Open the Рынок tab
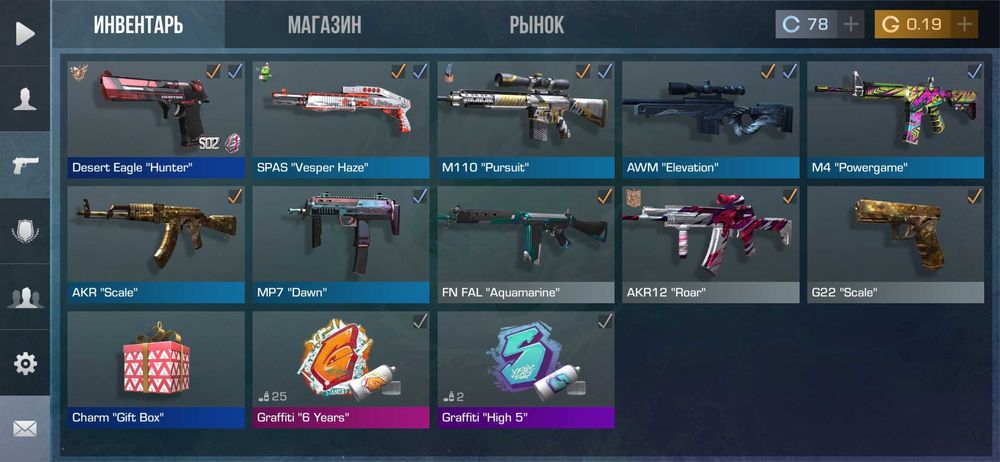This screenshot has width=1000, height=462. tap(536, 25)
